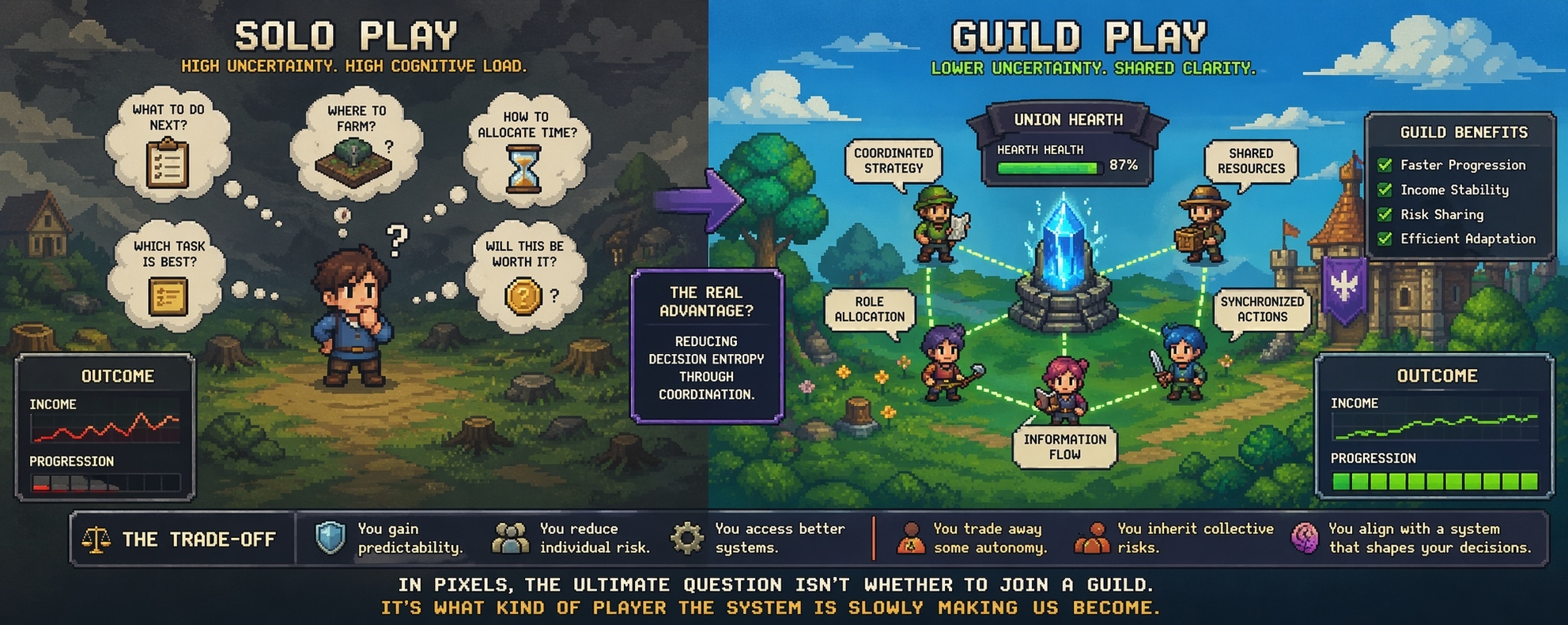Click the hourglass time allocation icon

click(523, 168)
